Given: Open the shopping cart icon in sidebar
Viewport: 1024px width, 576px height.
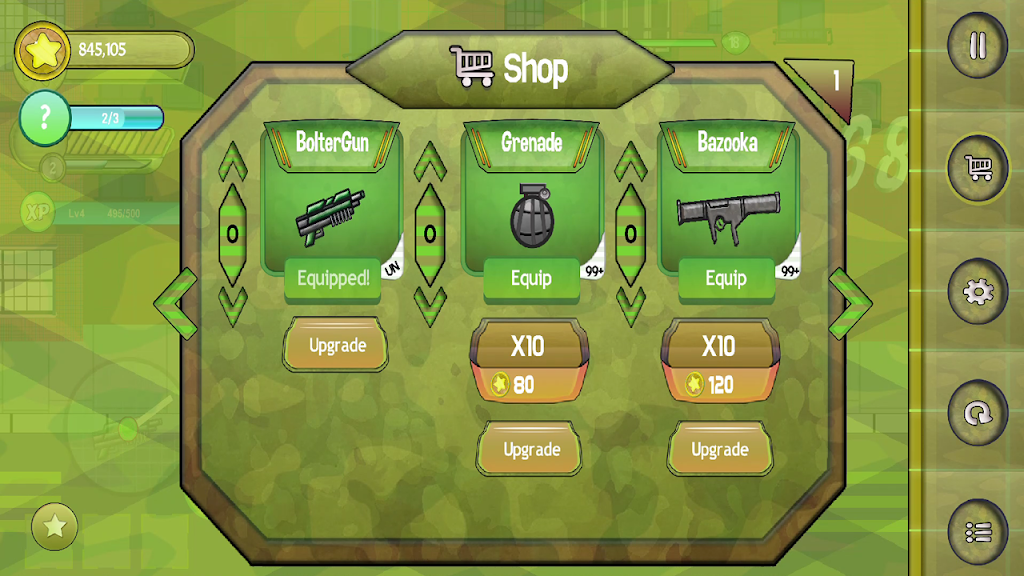Looking at the screenshot, I should point(977,168).
